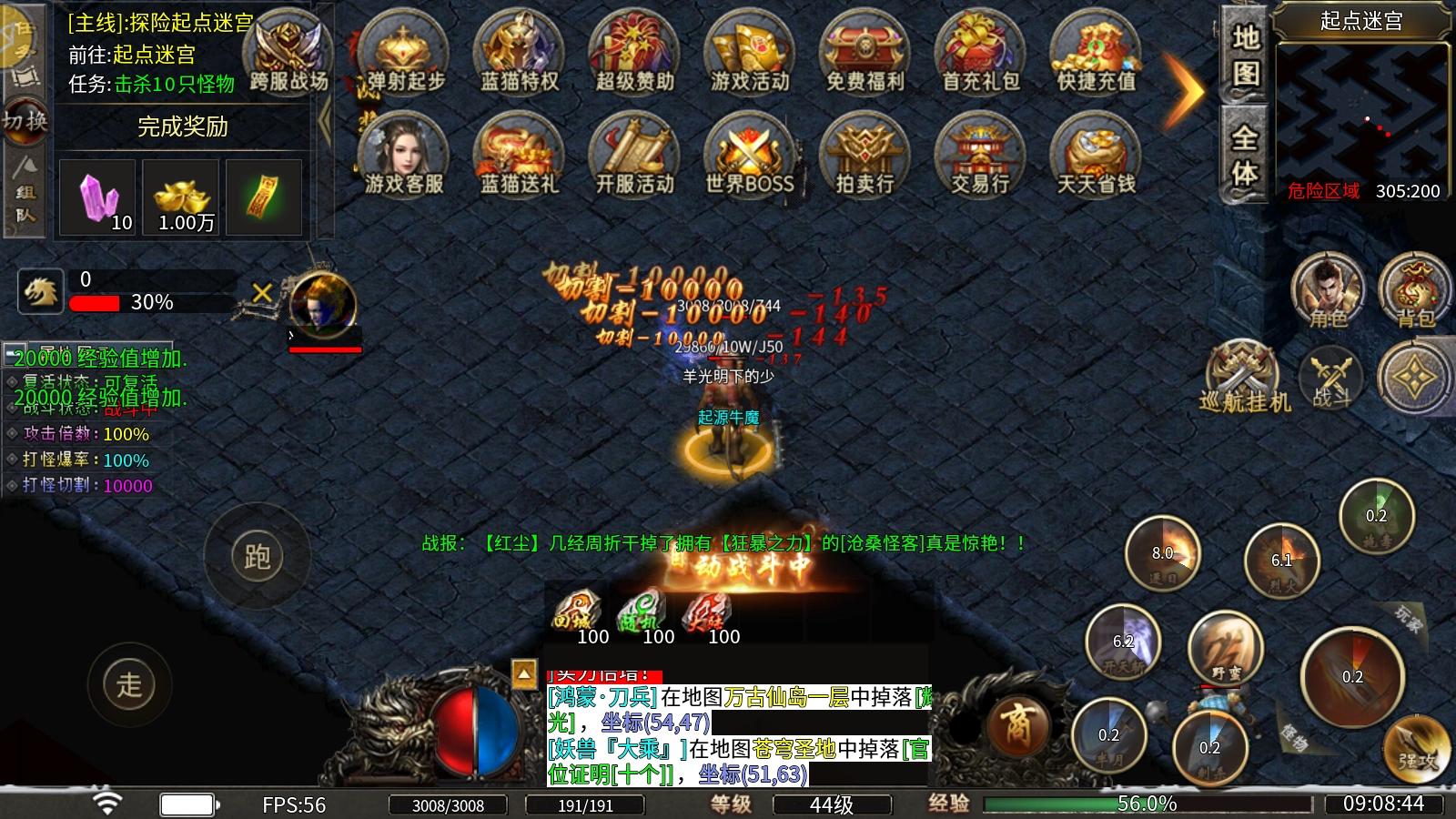Open the 角色 character panel
The image size is (1456, 819).
point(1328,291)
